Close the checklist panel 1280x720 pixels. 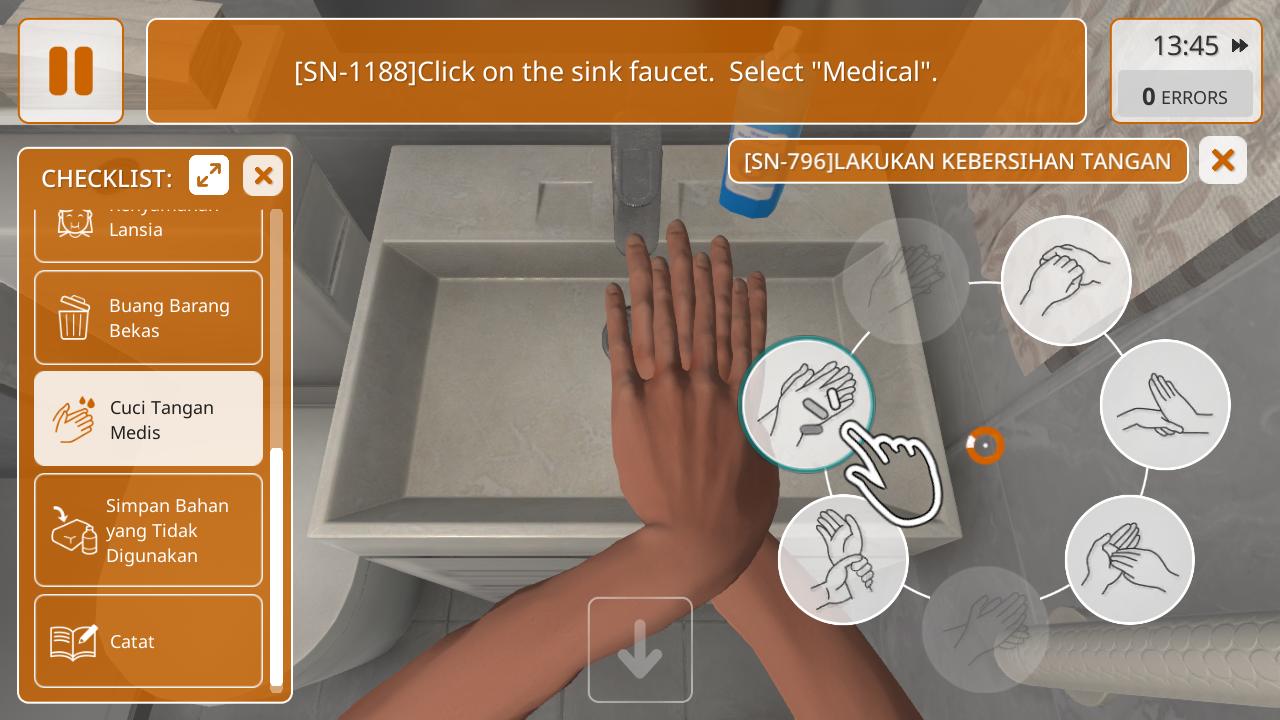pyautogui.click(x=263, y=176)
